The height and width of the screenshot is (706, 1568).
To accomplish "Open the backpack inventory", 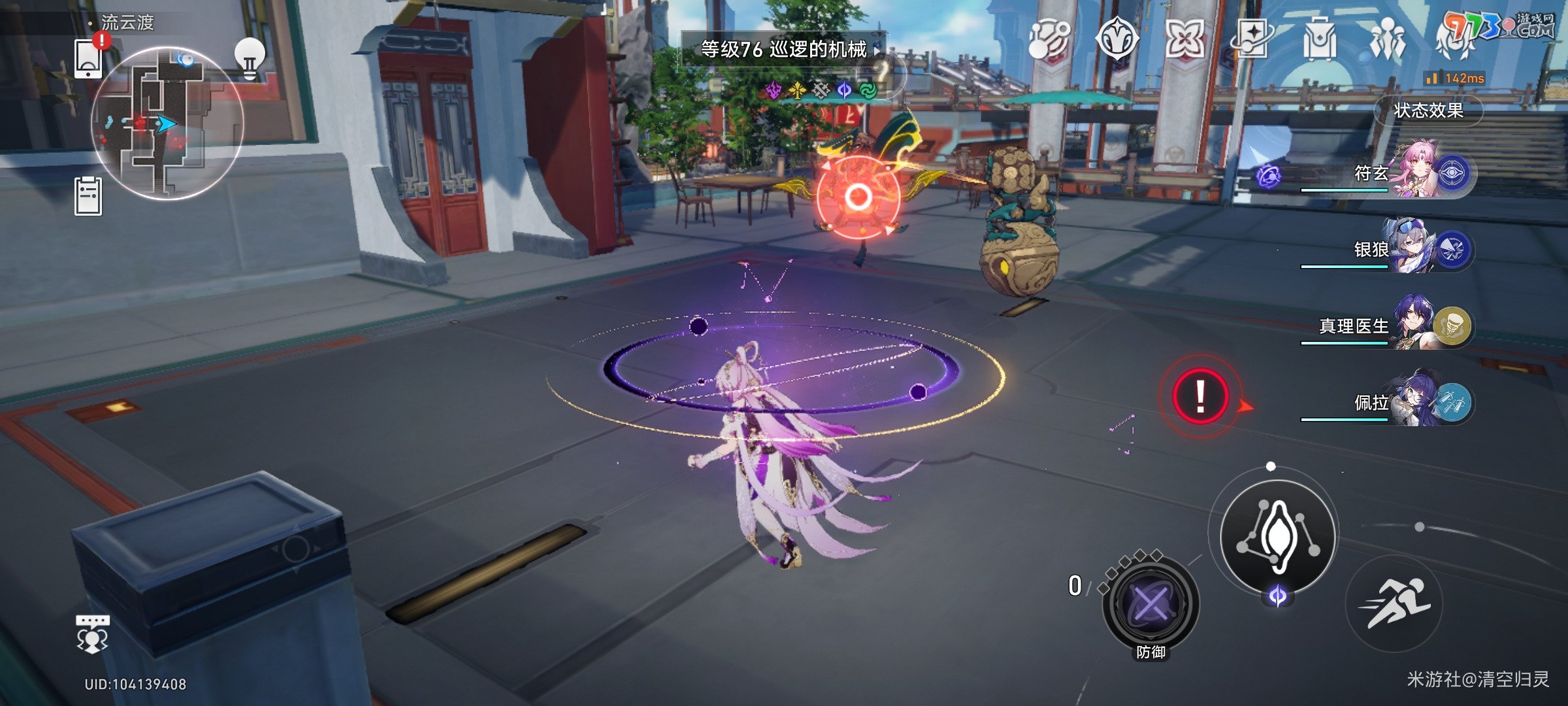I will (x=1319, y=39).
